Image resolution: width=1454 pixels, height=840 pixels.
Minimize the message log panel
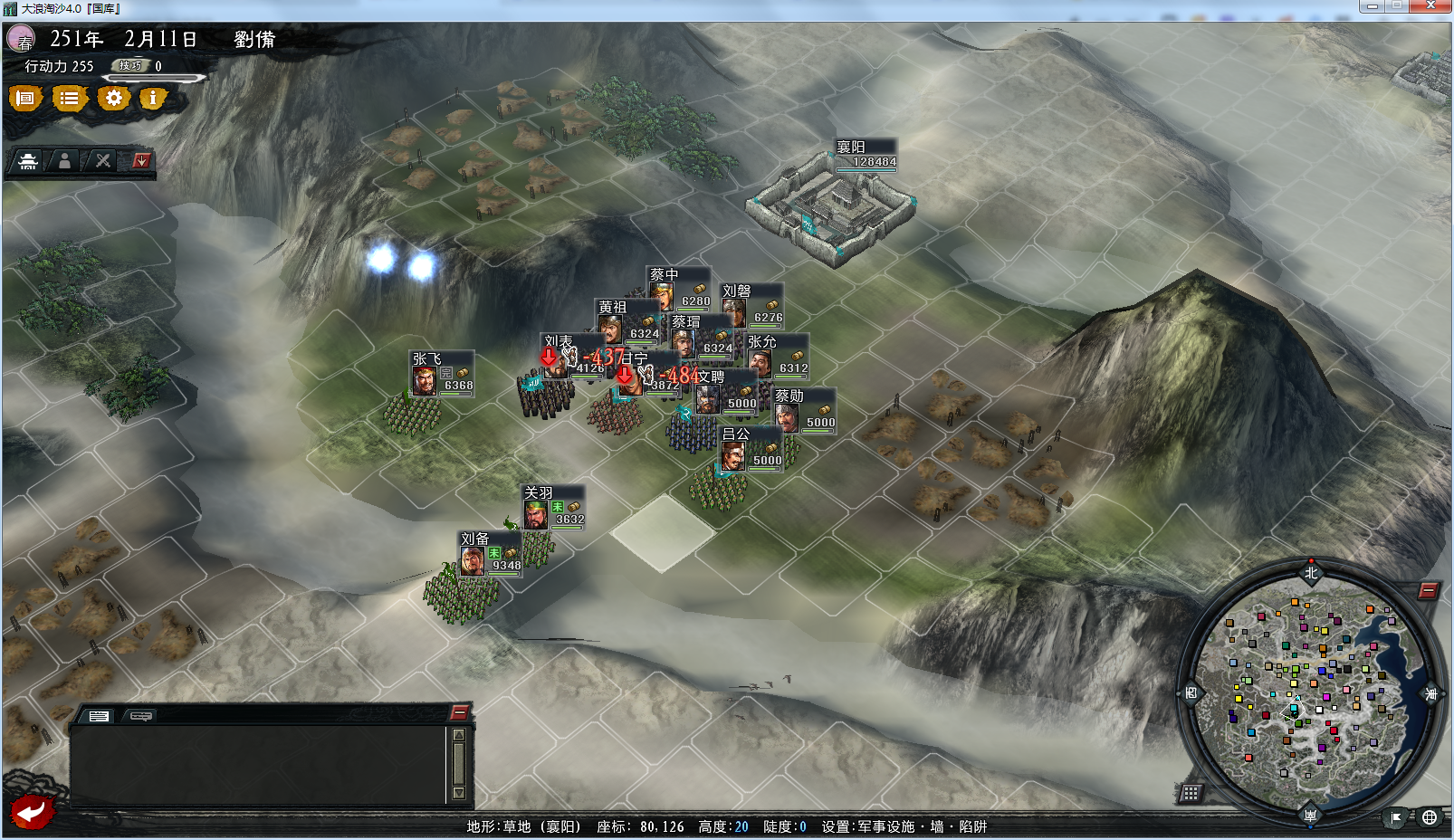coord(459,713)
